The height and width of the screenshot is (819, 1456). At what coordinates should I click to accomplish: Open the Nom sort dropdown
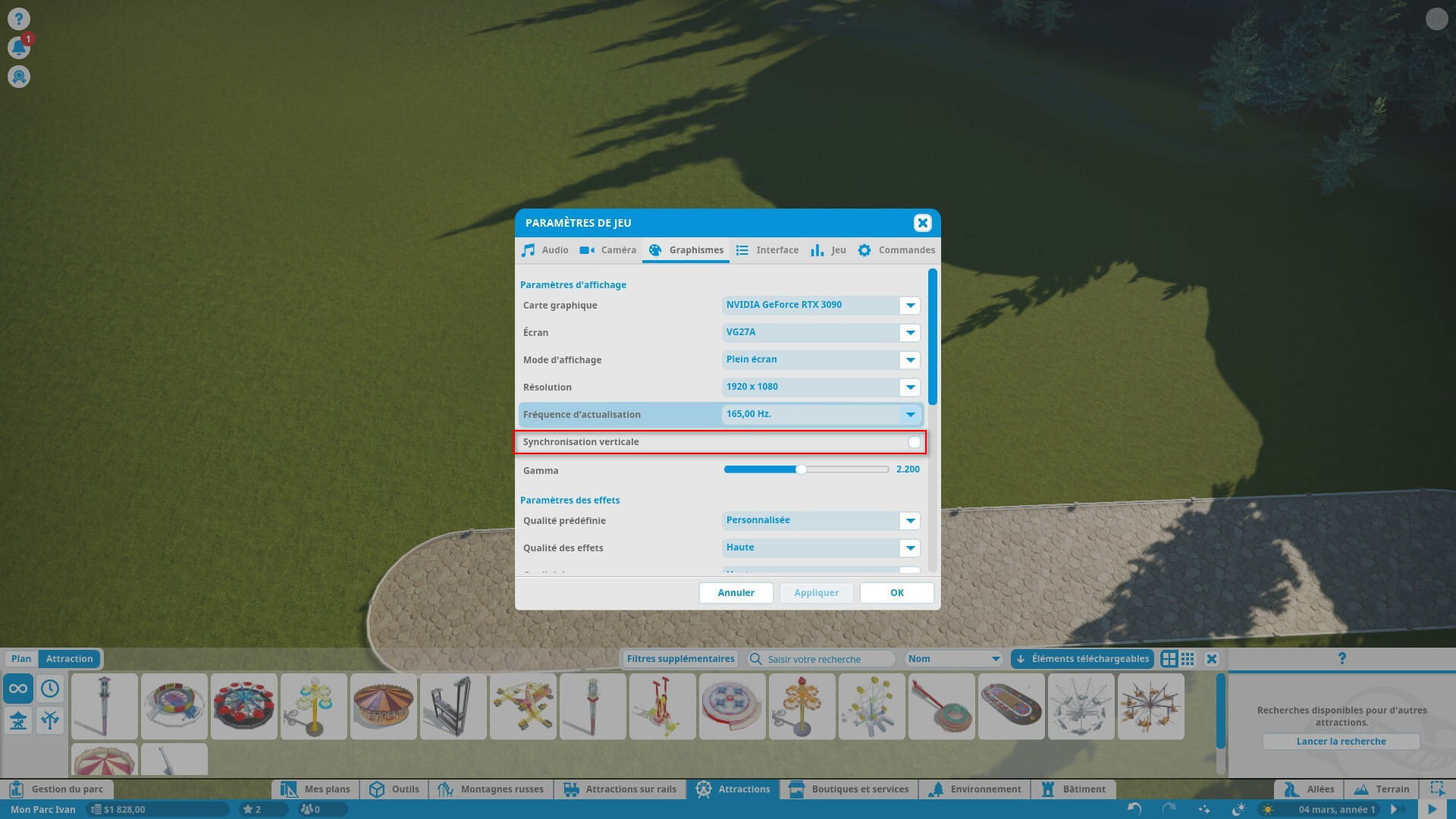click(x=953, y=659)
